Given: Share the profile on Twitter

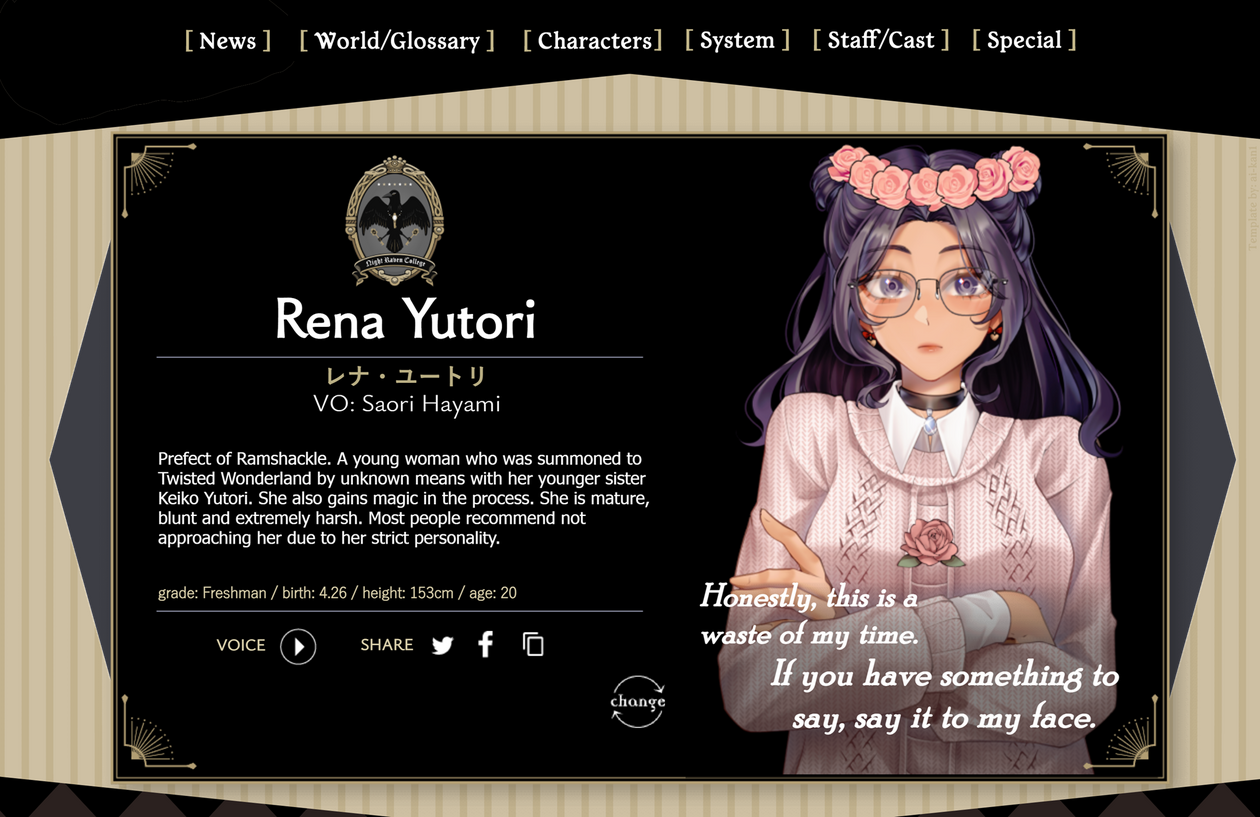Looking at the screenshot, I should [443, 646].
